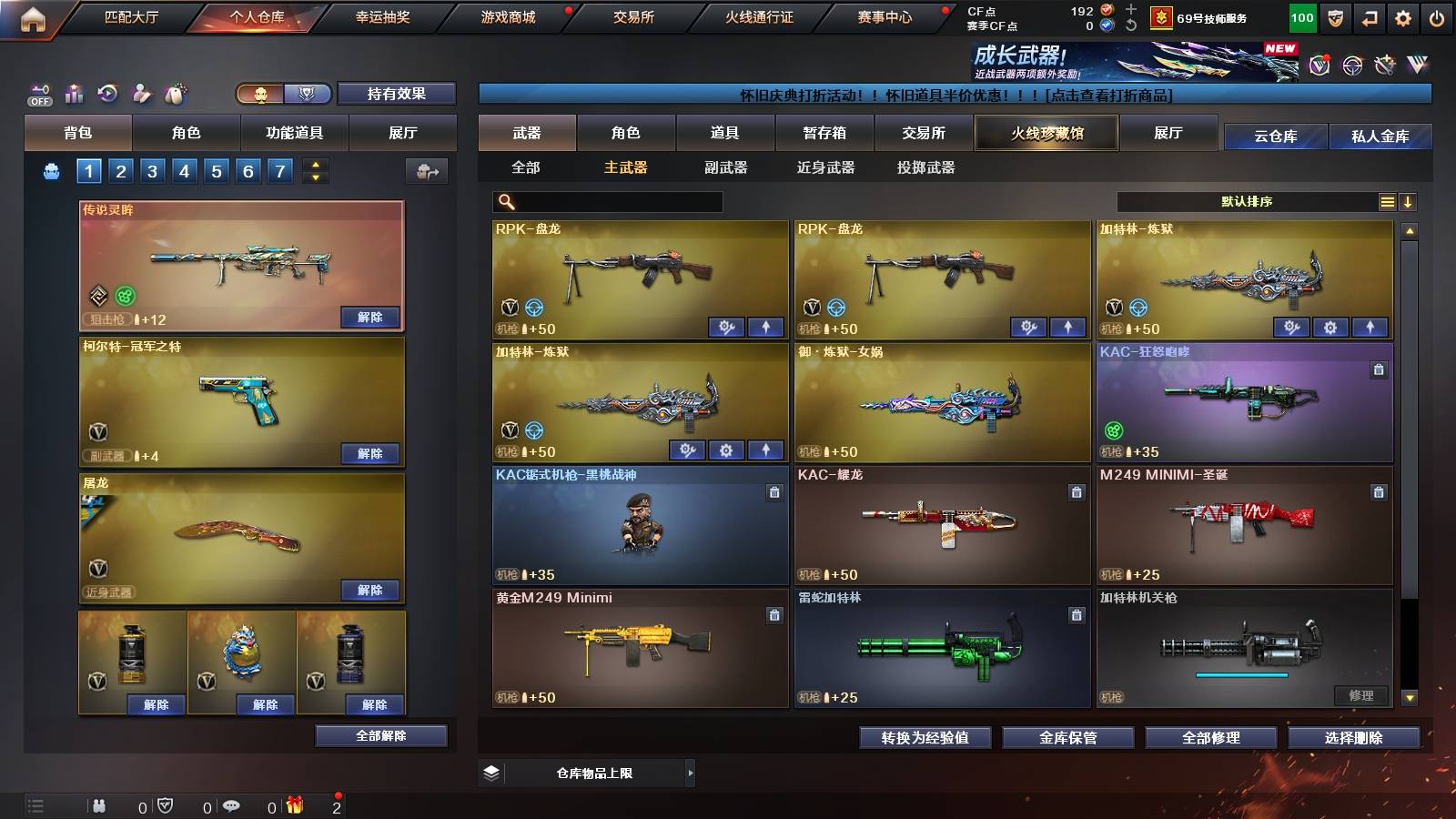This screenshot has width=1456, height=819.
Task: Open the settings gear icon top right
Action: point(1402,17)
